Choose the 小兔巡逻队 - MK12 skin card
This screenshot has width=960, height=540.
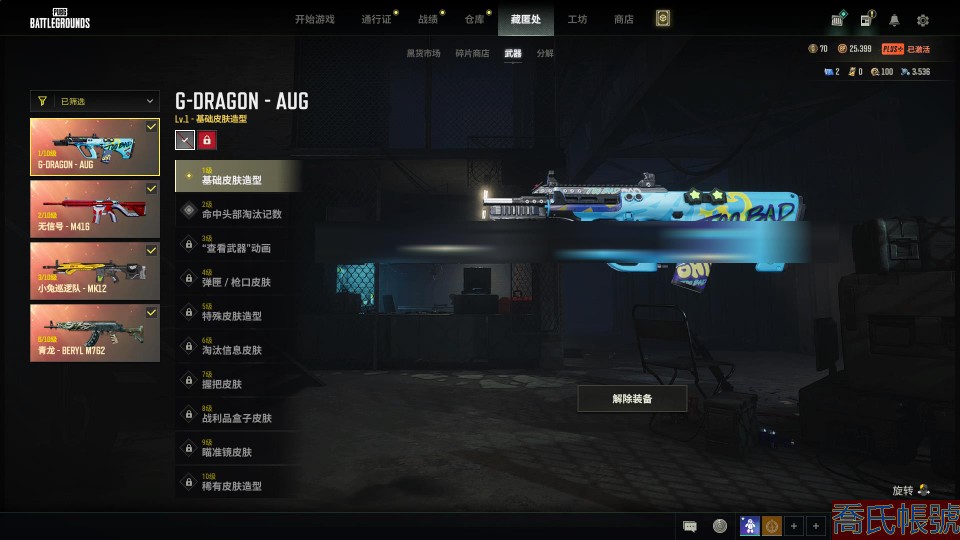[x=95, y=269]
